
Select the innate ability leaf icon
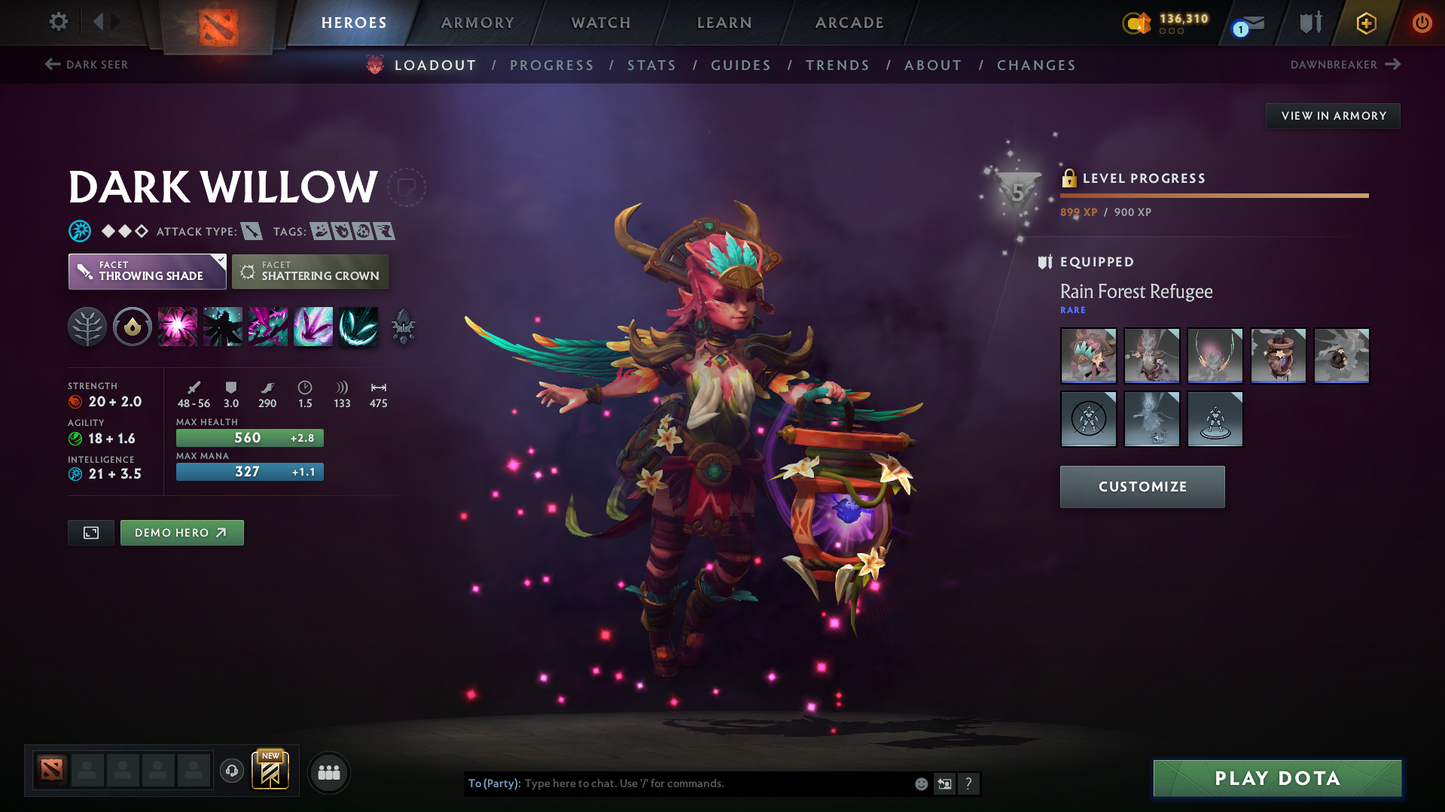[x=87, y=327]
